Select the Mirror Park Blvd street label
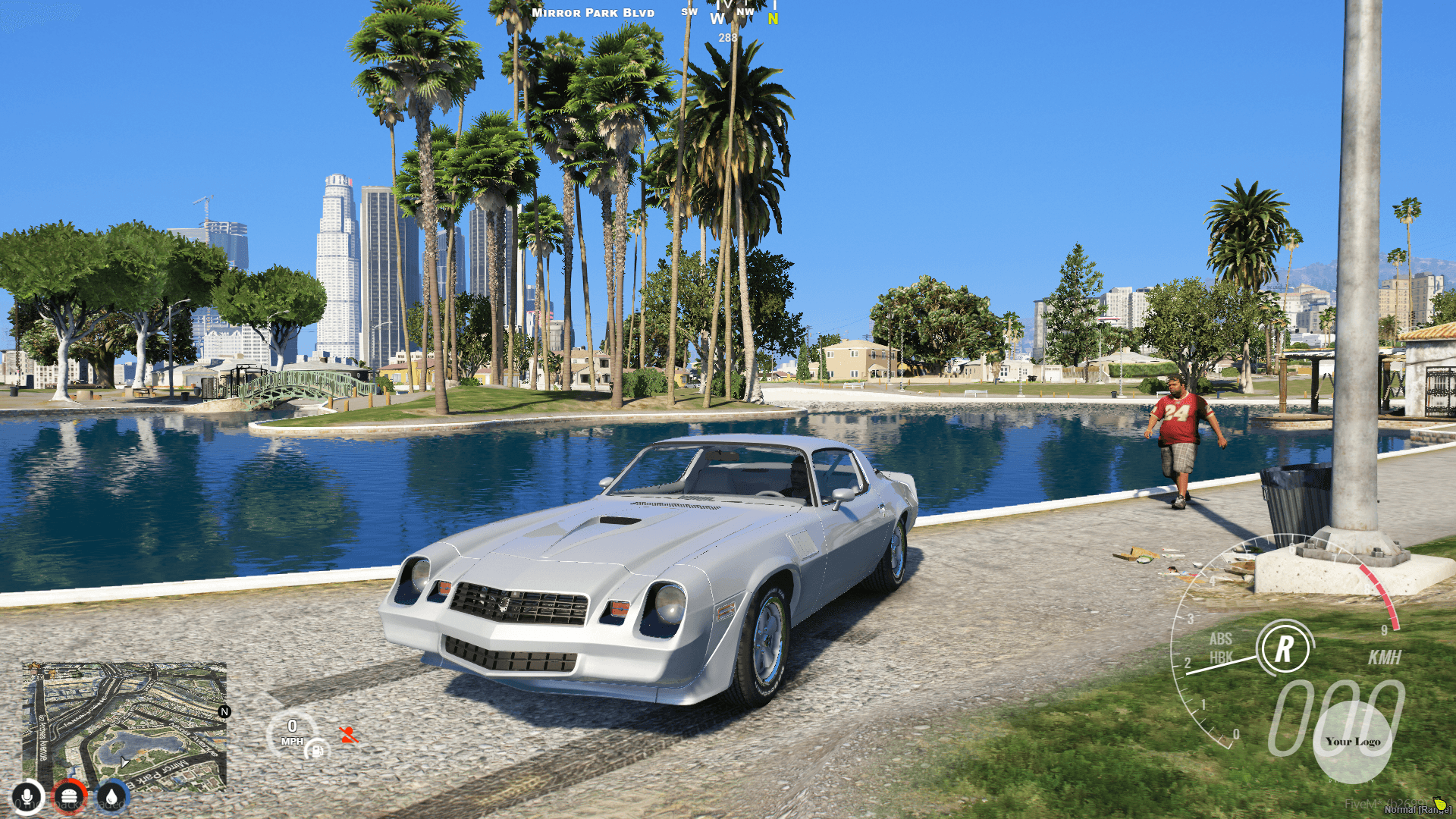The width and height of the screenshot is (1456, 819). [x=592, y=12]
